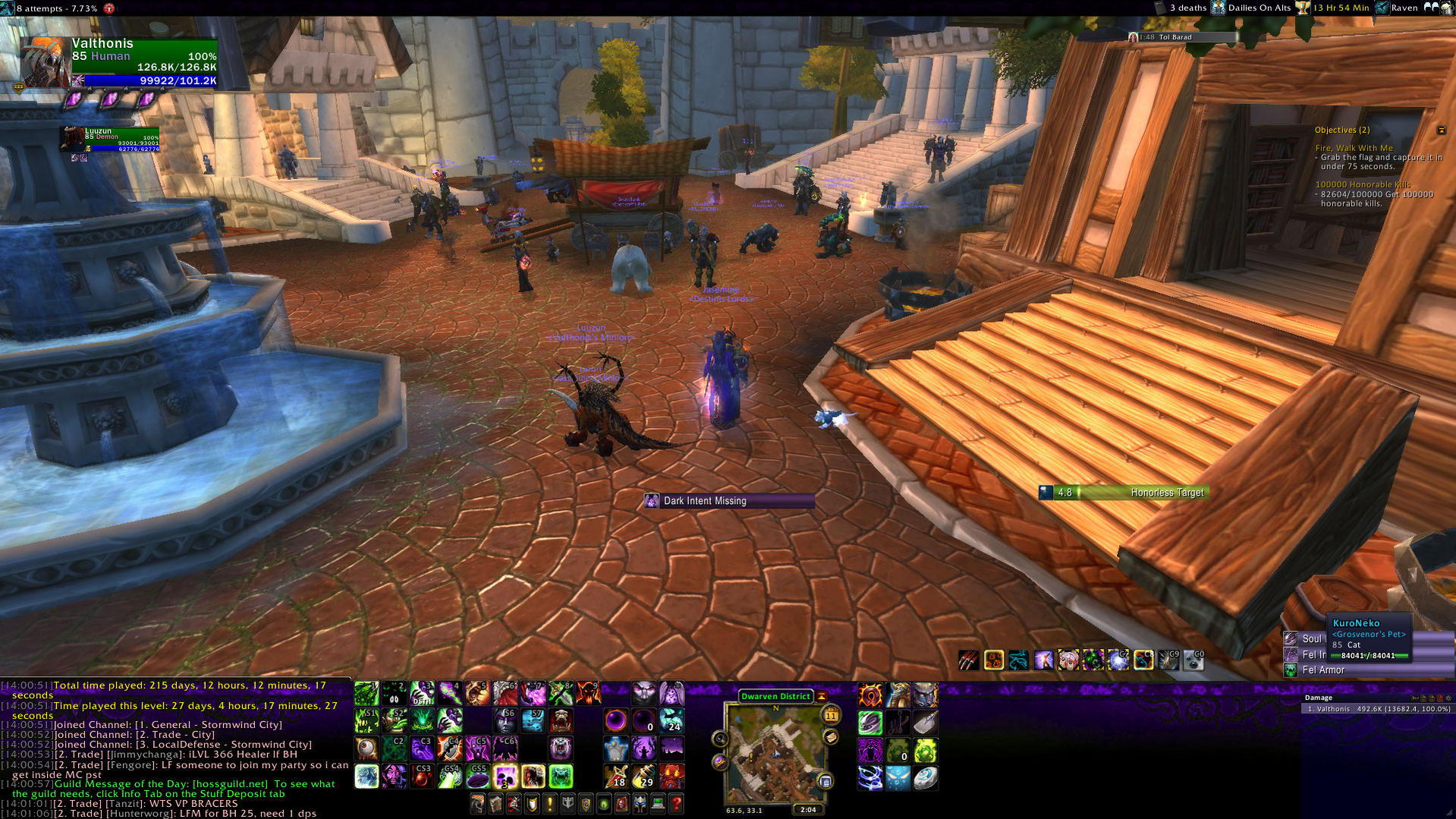
Task: Click the green computer game menu button
Action: [x=658, y=803]
